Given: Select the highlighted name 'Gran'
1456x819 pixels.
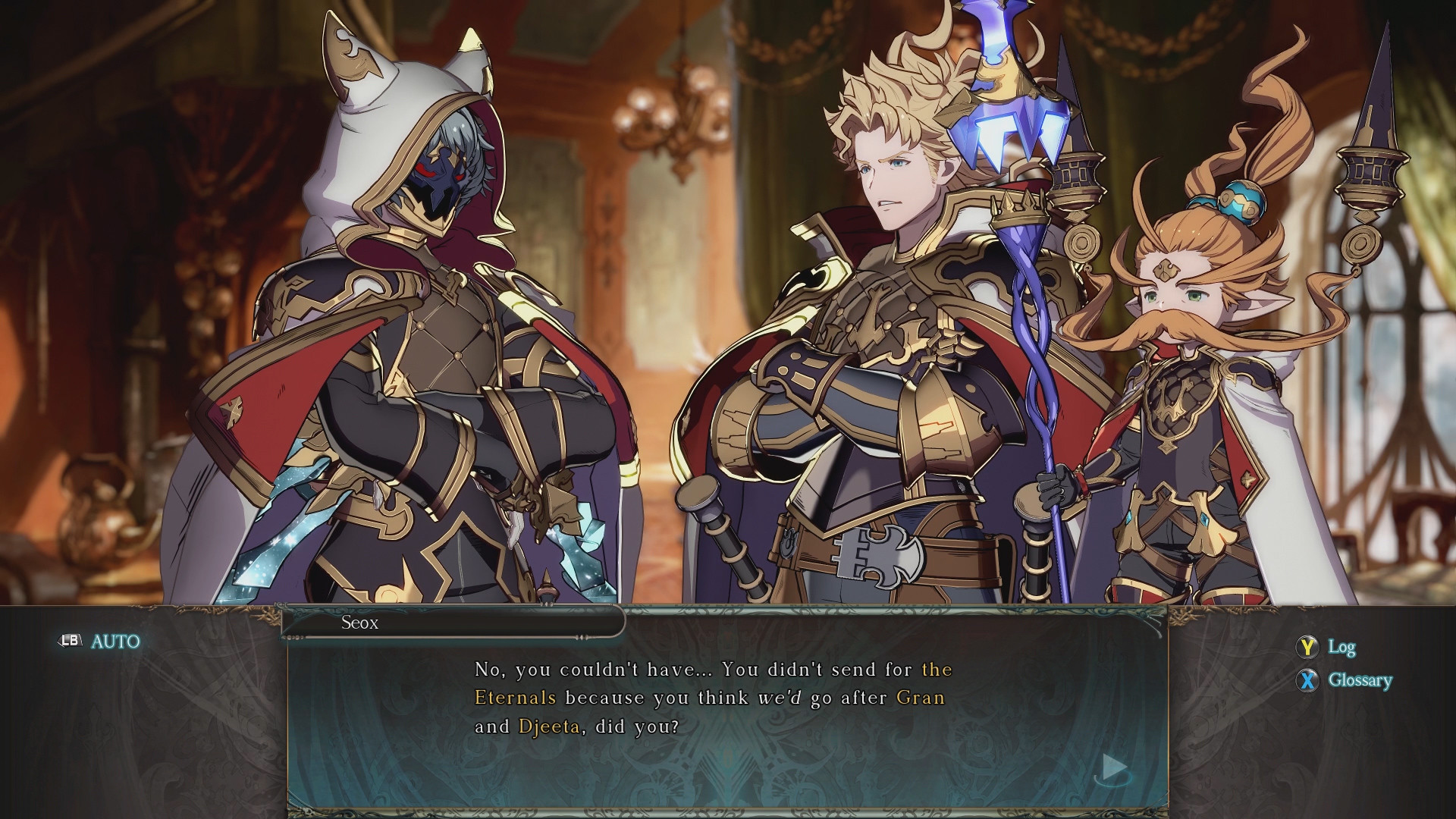Looking at the screenshot, I should [921, 698].
